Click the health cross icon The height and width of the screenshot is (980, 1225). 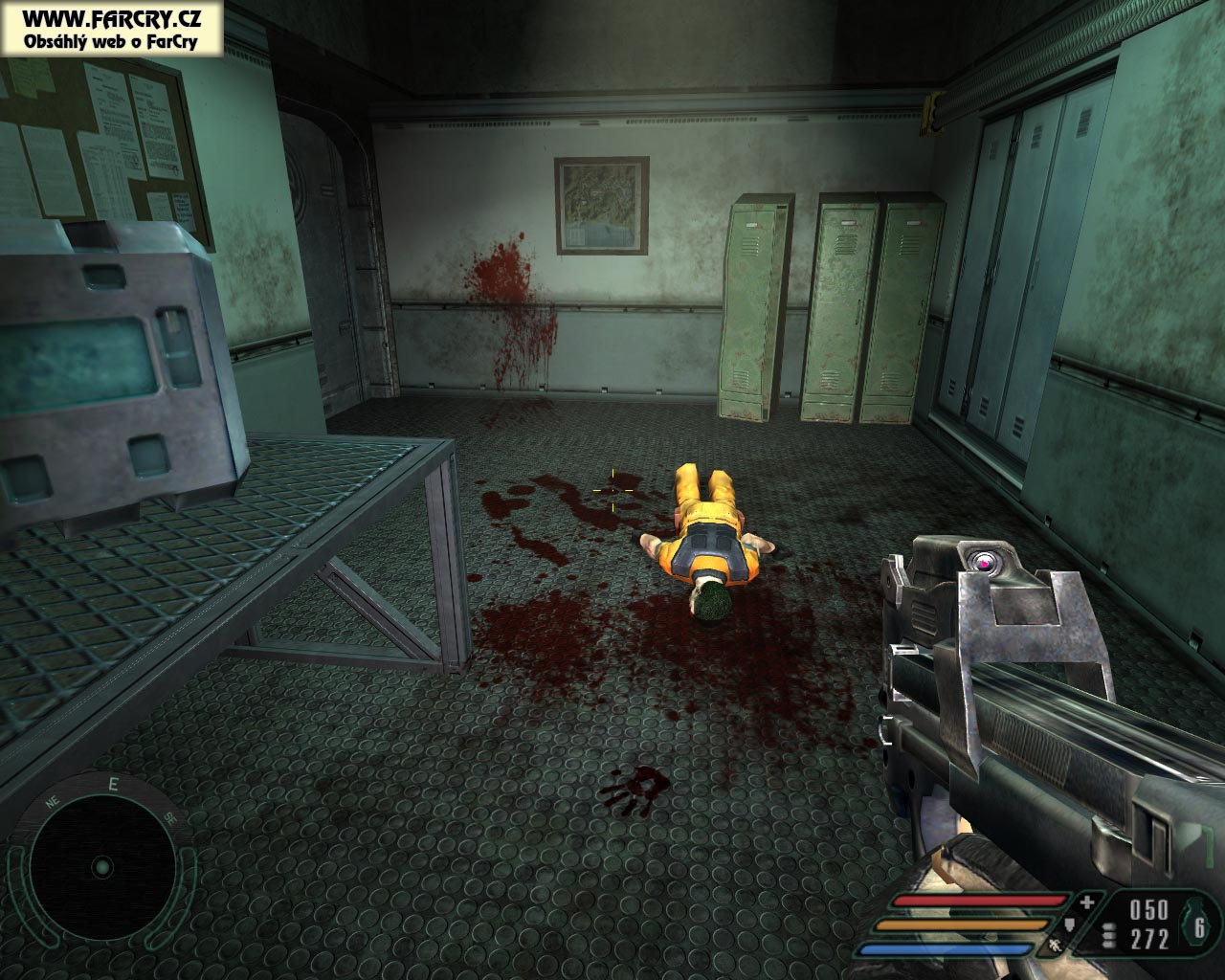[x=1086, y=902]
